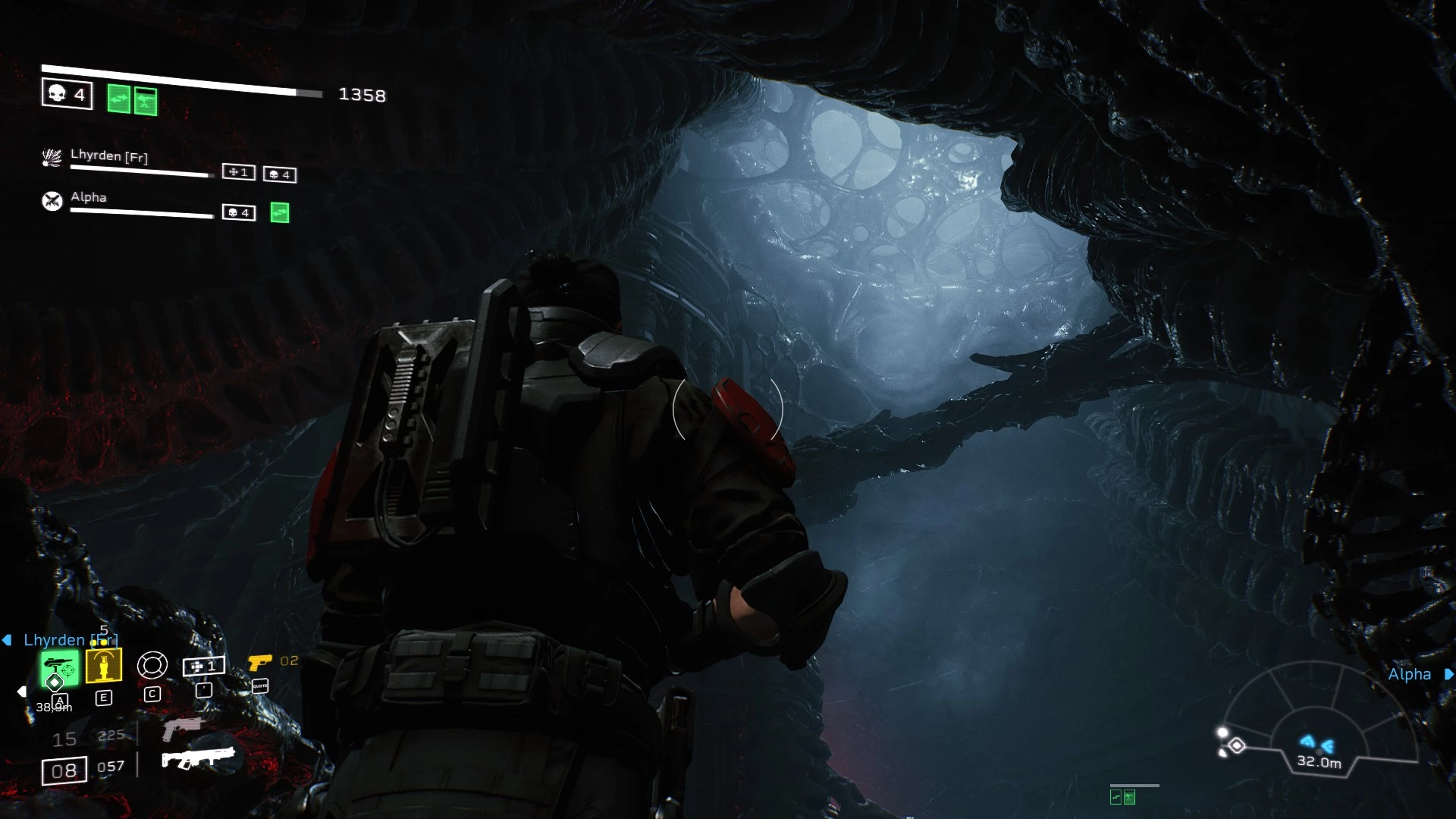This screenshot has width=1456, height=819.
Task: Click the left-pointing arrow beside Lhyrden's name label
Action: [6, 639]
